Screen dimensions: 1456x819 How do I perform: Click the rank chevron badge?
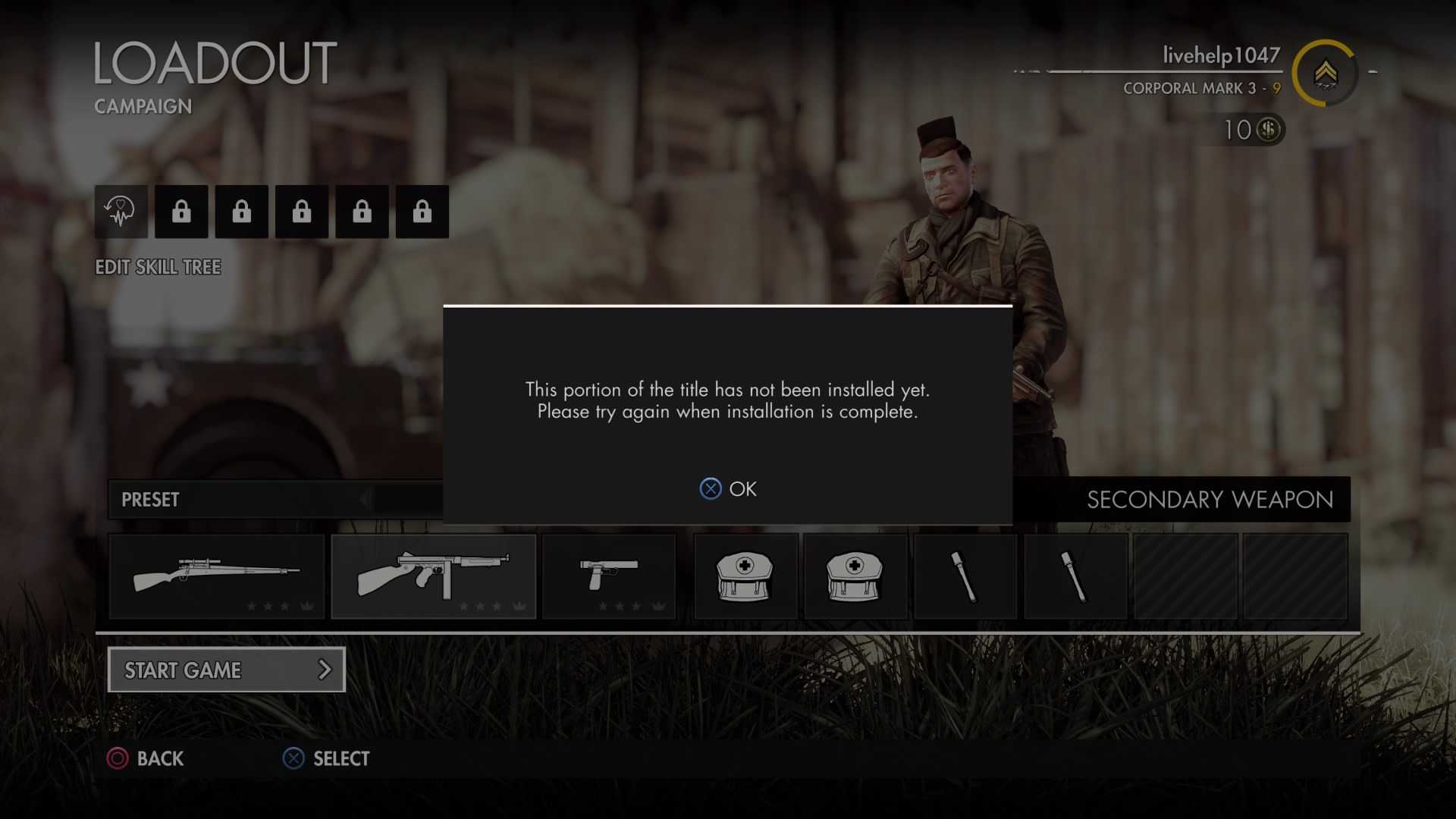pos(1325,73)
